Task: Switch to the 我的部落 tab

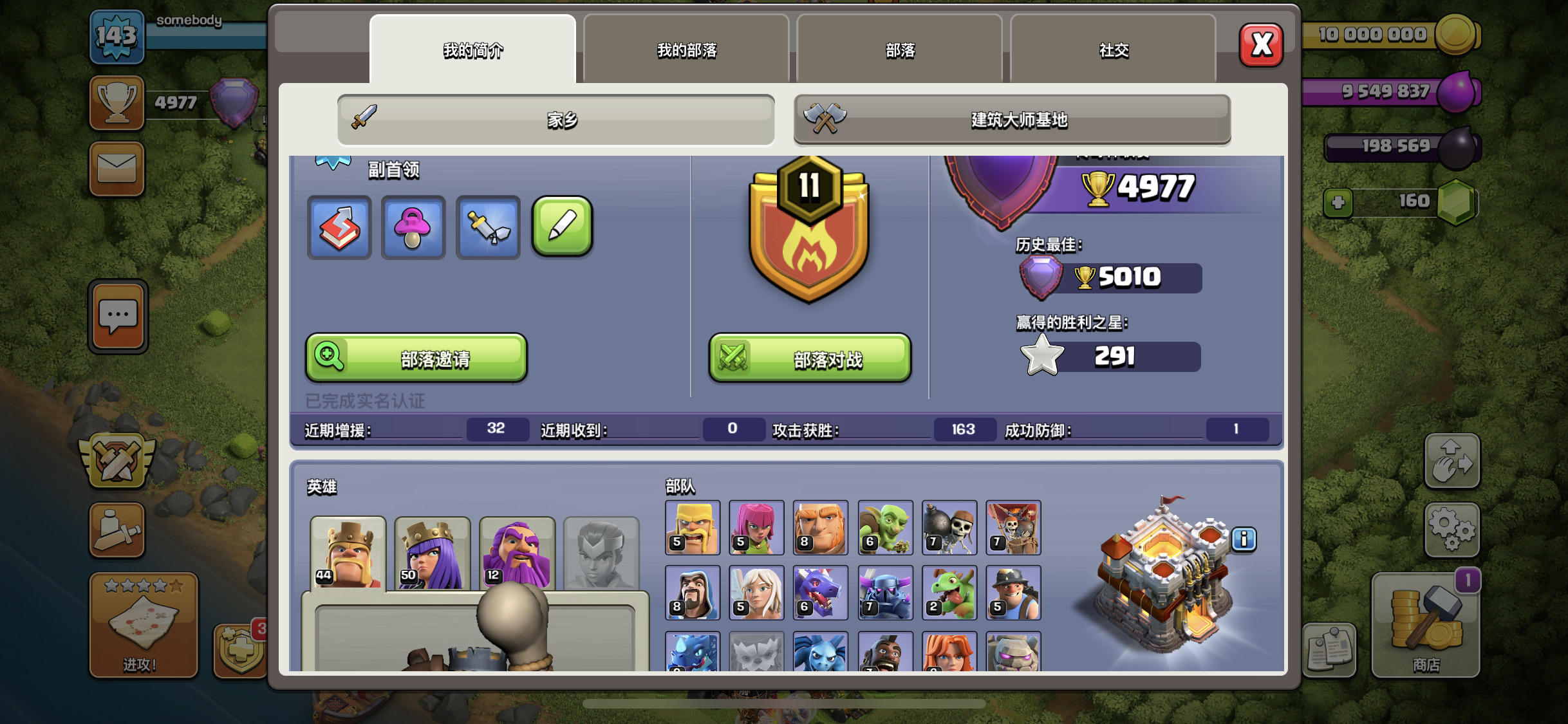Action: coord(686,50)
